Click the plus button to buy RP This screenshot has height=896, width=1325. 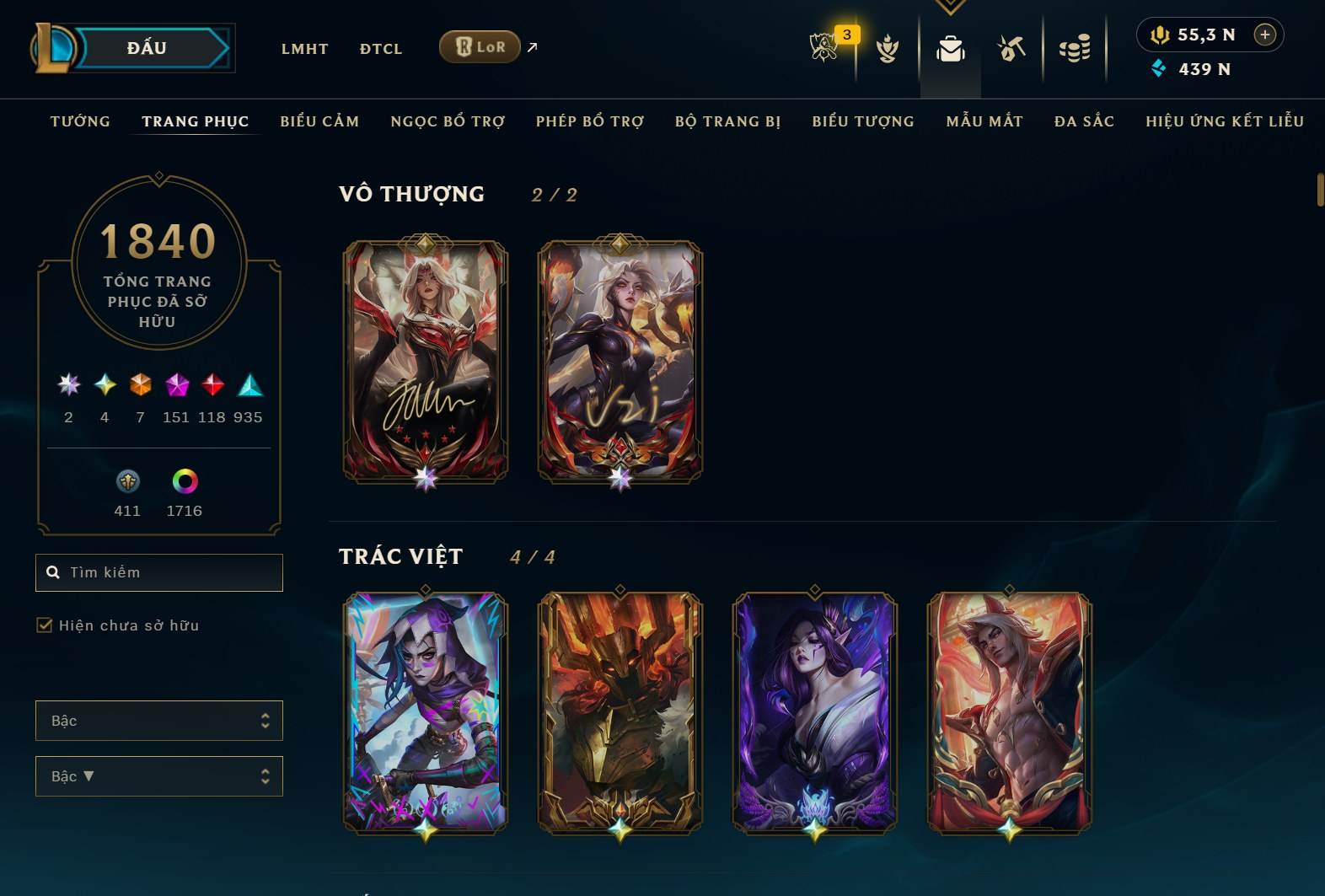[x=1264, y=35]
